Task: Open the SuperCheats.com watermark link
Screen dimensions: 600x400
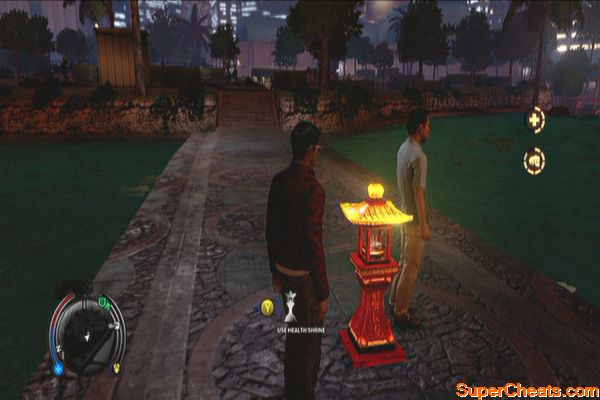Action: tap(524, 389)
